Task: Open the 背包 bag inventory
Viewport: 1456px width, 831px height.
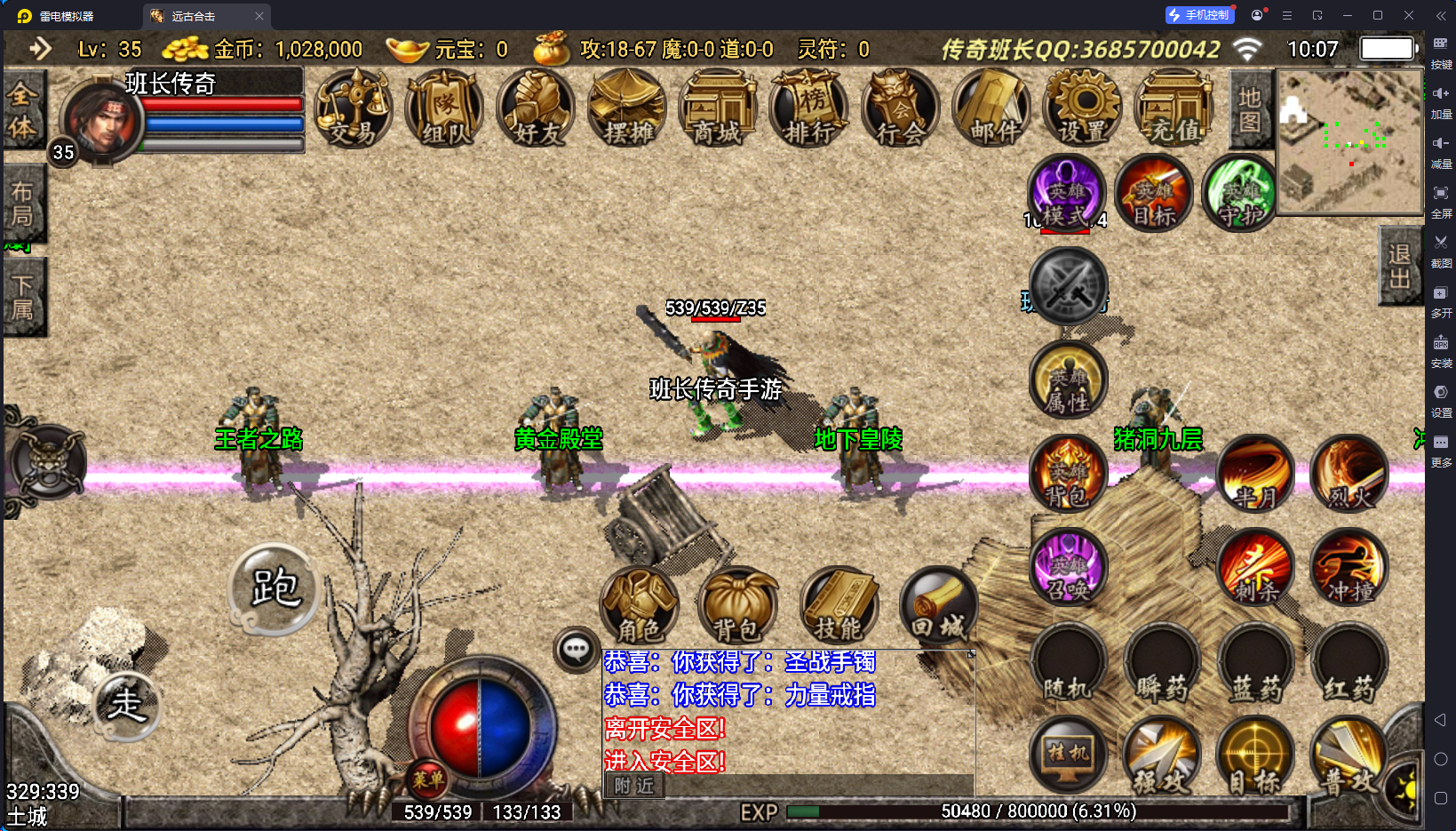Action: pyautogui.click(x=738, y=606)
